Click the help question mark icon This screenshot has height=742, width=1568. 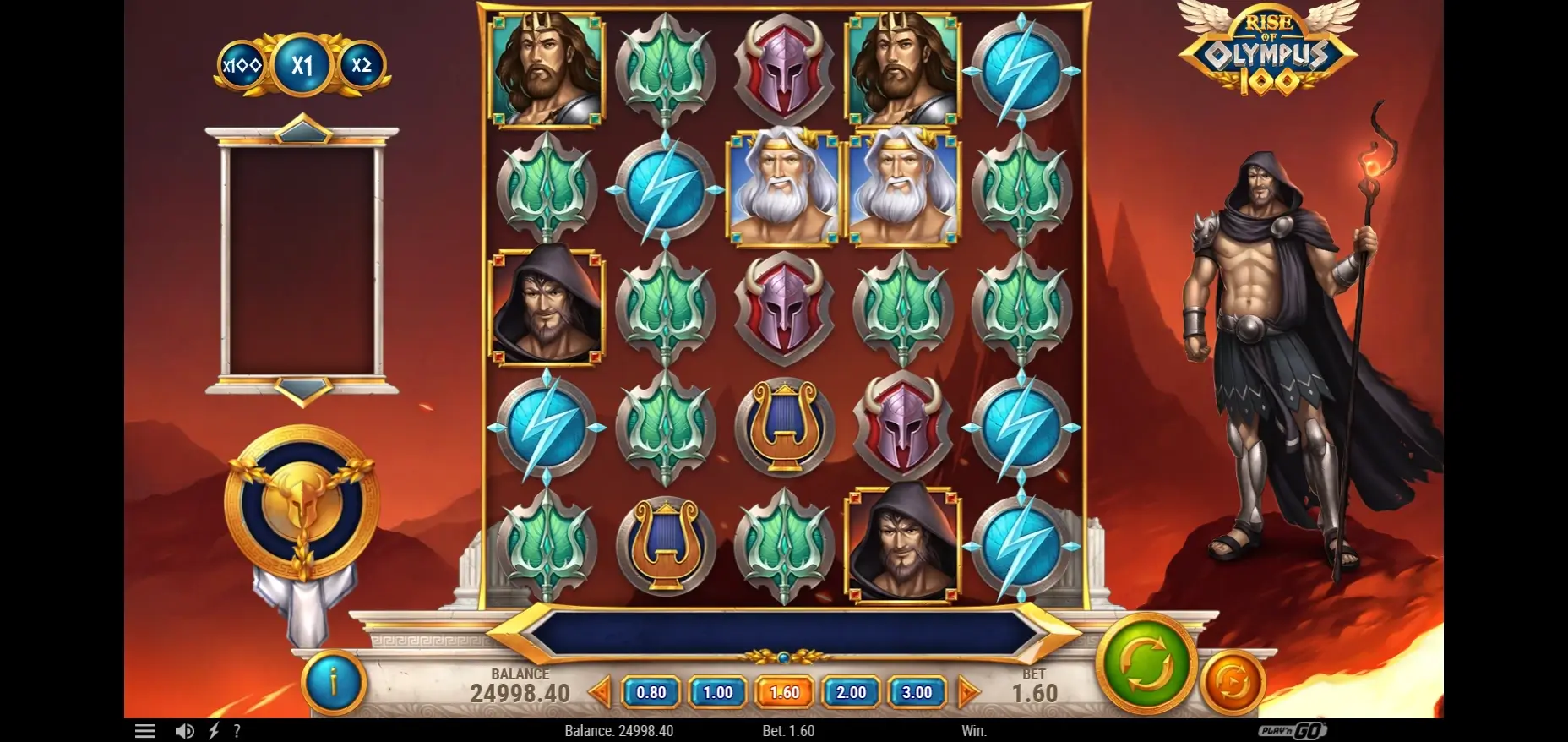(238, 730)
